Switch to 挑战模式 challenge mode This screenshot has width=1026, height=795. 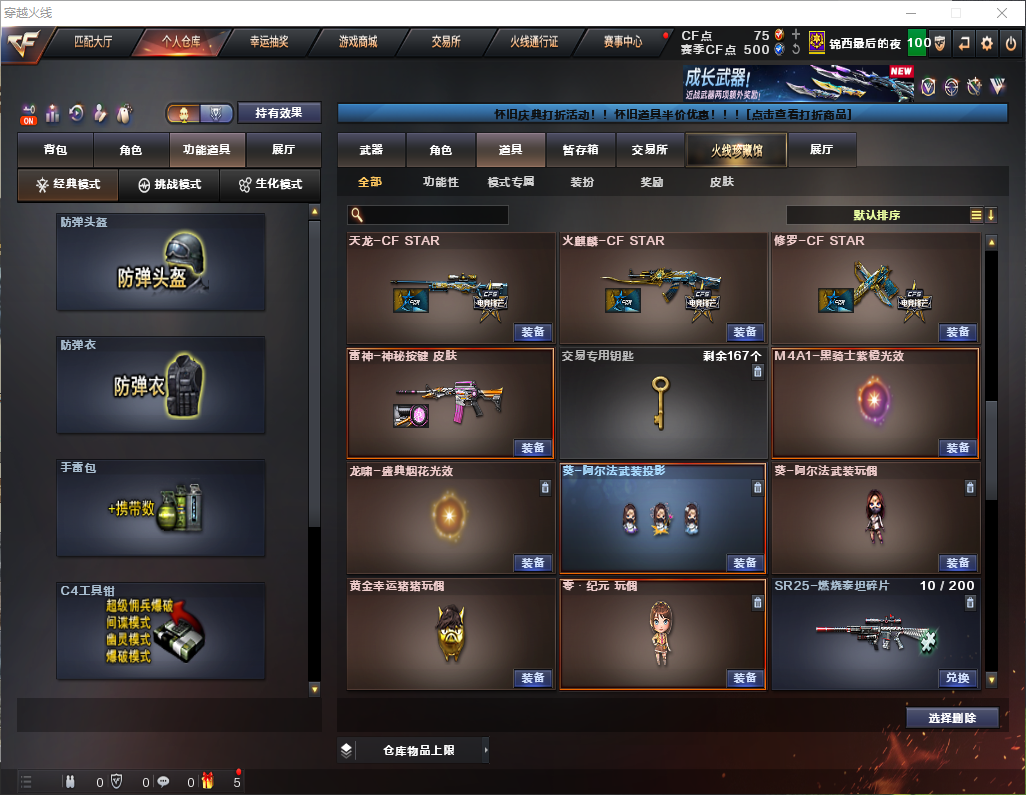[170, 185]
